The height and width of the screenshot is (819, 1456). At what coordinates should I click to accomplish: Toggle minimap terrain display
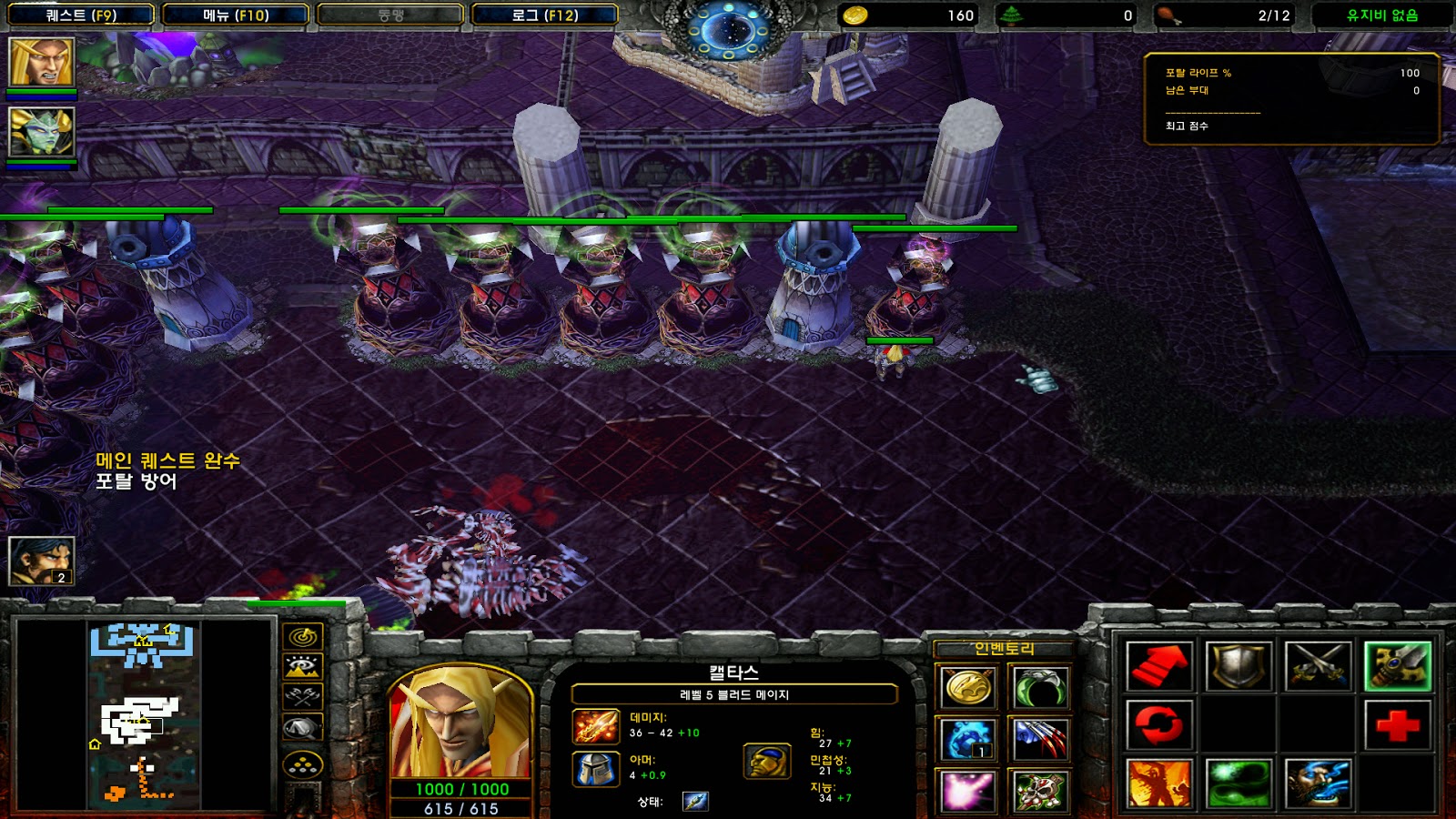coord(302,667)
